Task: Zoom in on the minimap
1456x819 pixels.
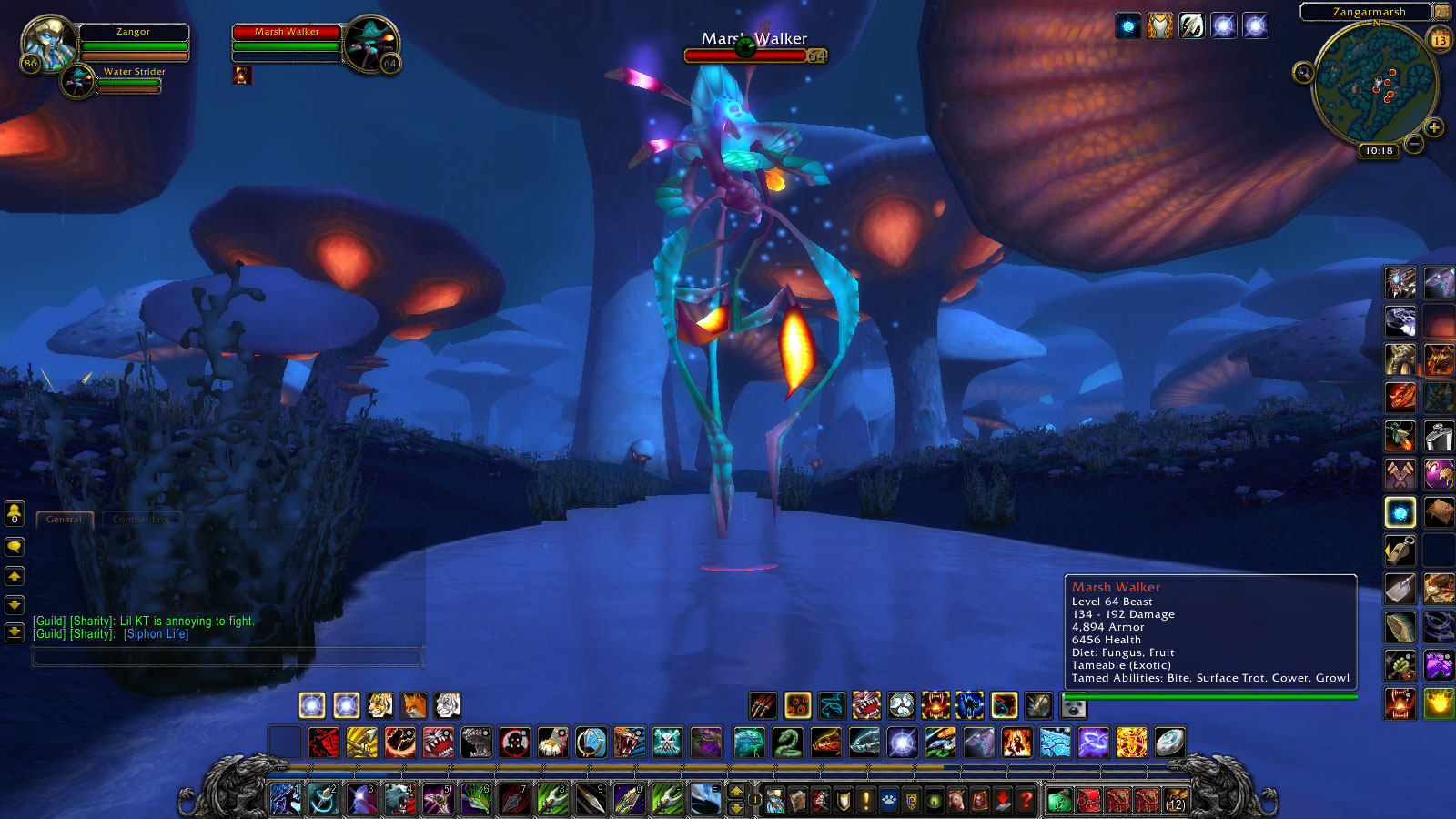Action: (x=1434, y=127)
